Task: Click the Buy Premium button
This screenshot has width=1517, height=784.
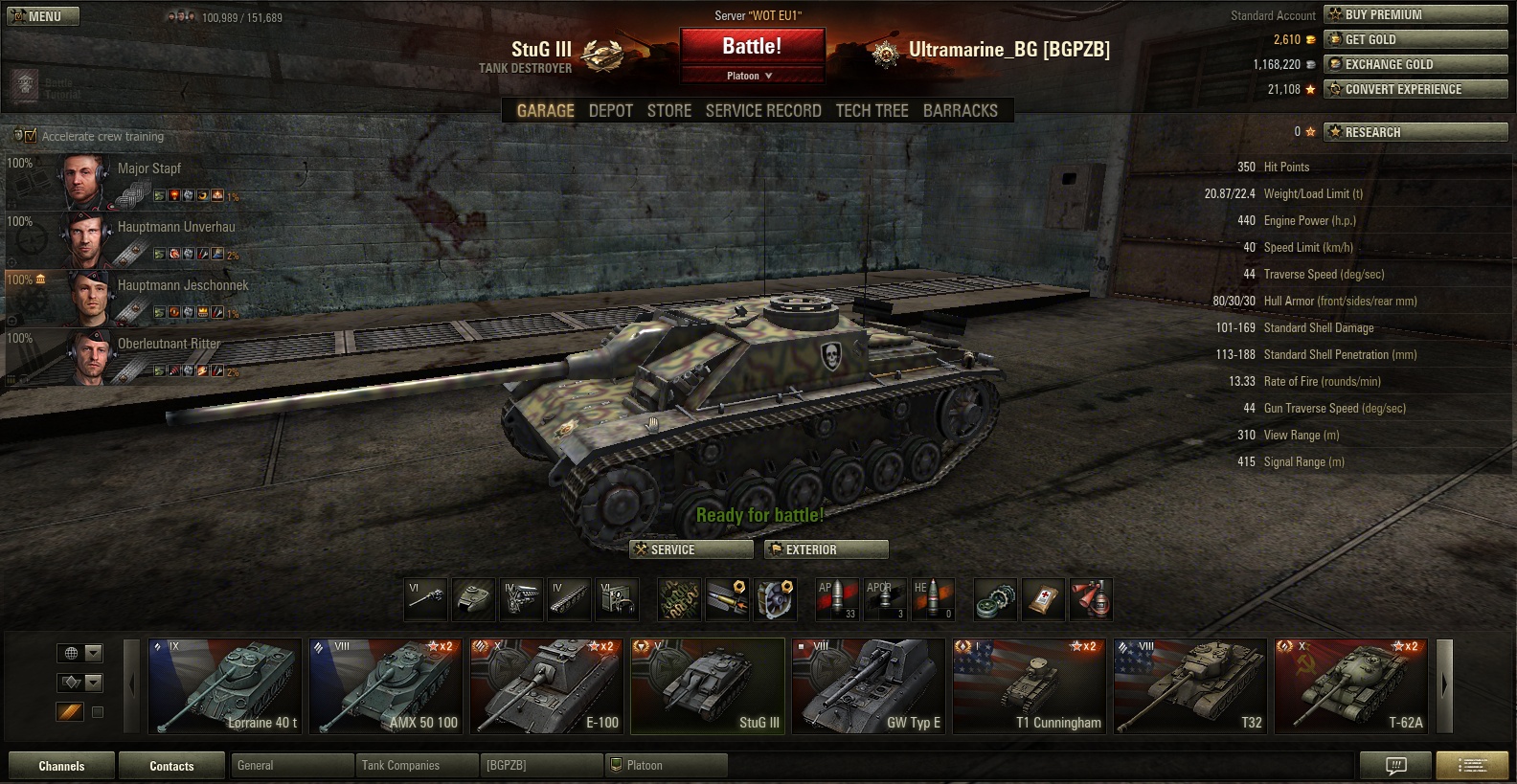Action: pos(1415,14)
